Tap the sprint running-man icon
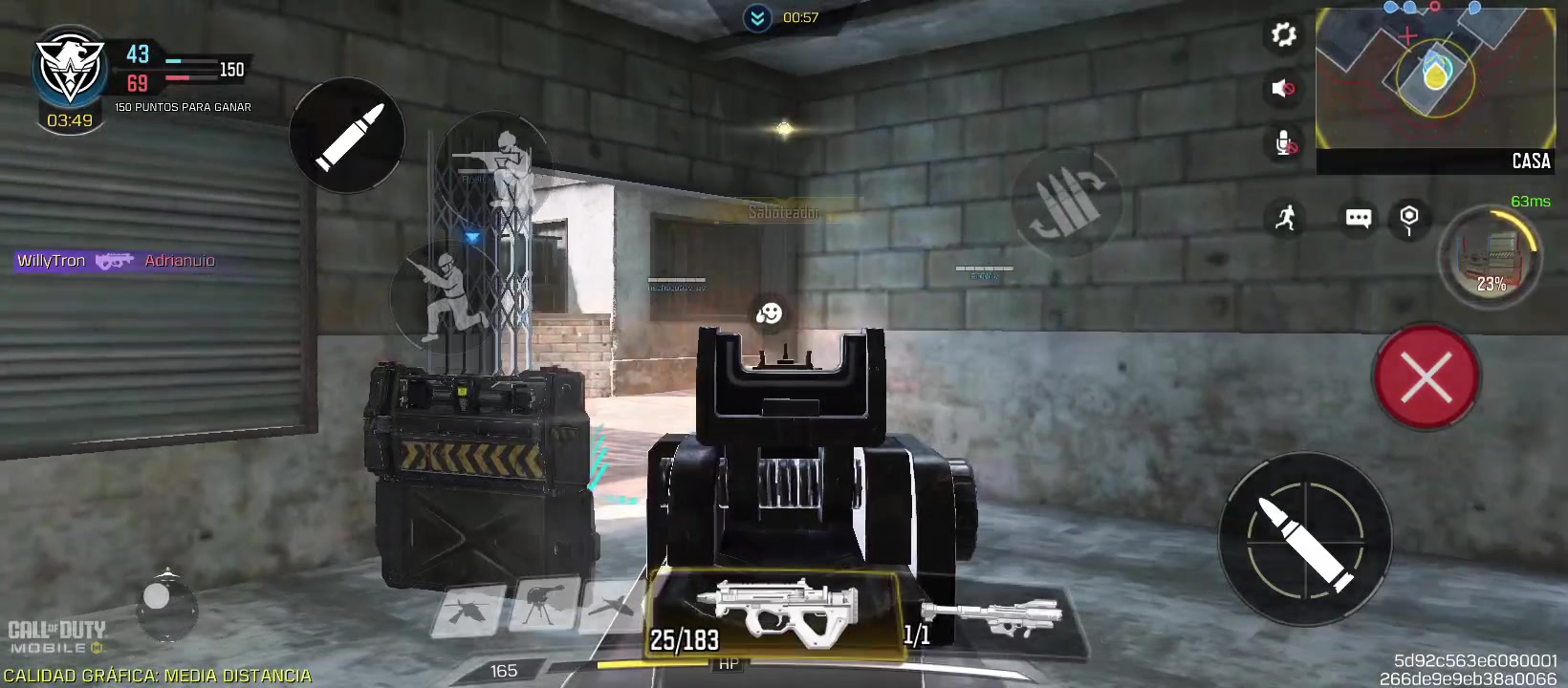This screenshot has width=1568, height=688. click(x=1286, y=218)
